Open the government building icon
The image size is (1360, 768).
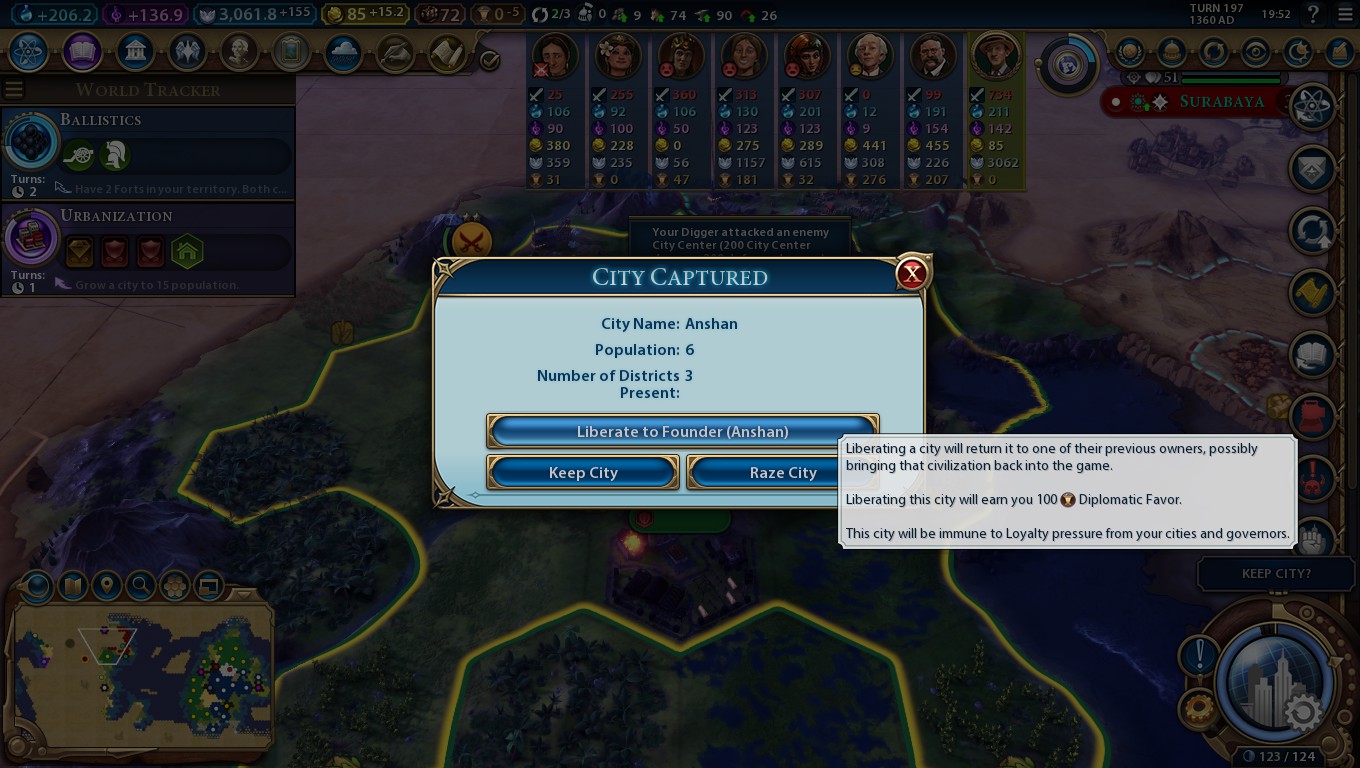[134, 51]
